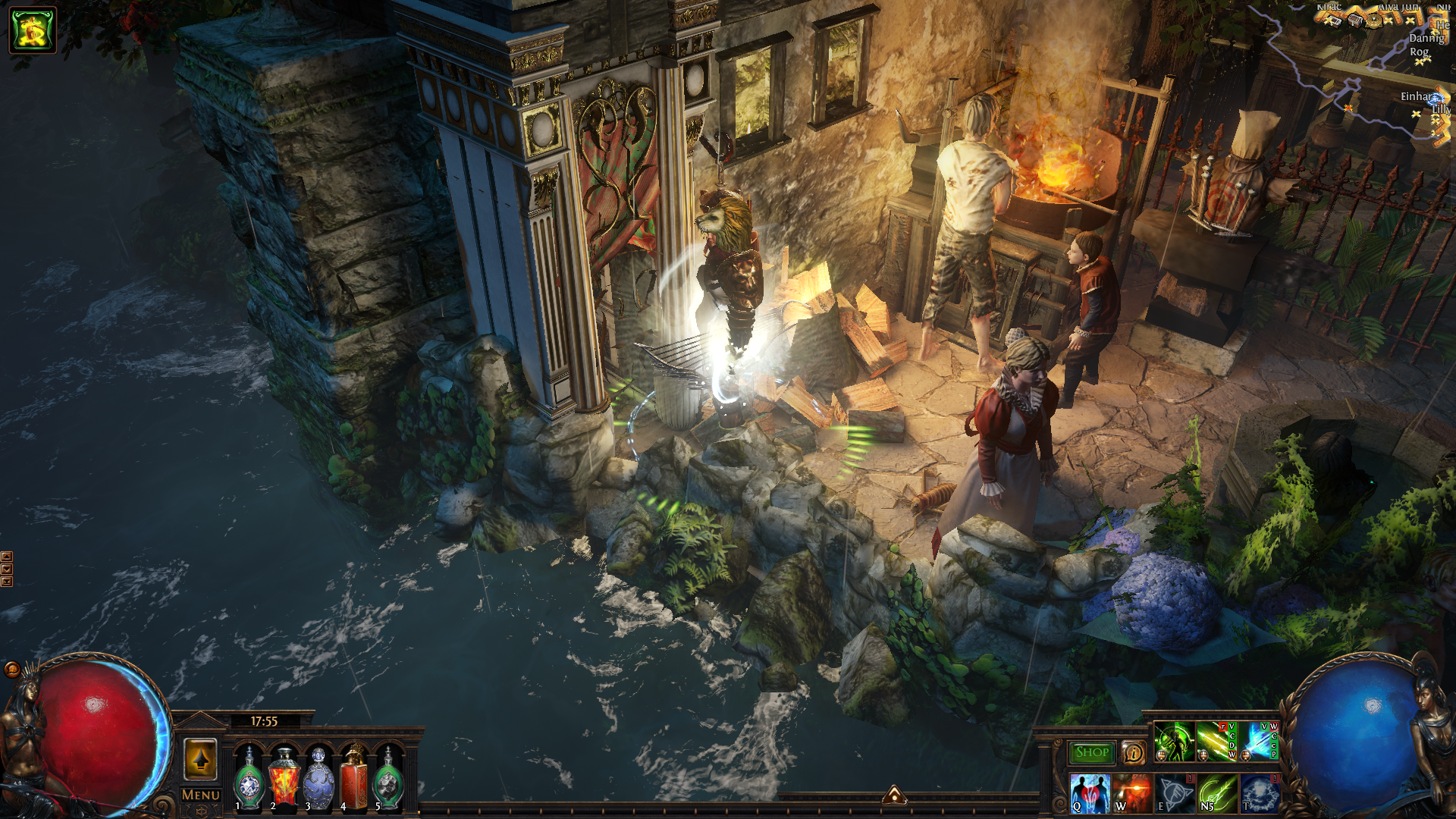Select the blue frost orb T skill

[1260, 793]
